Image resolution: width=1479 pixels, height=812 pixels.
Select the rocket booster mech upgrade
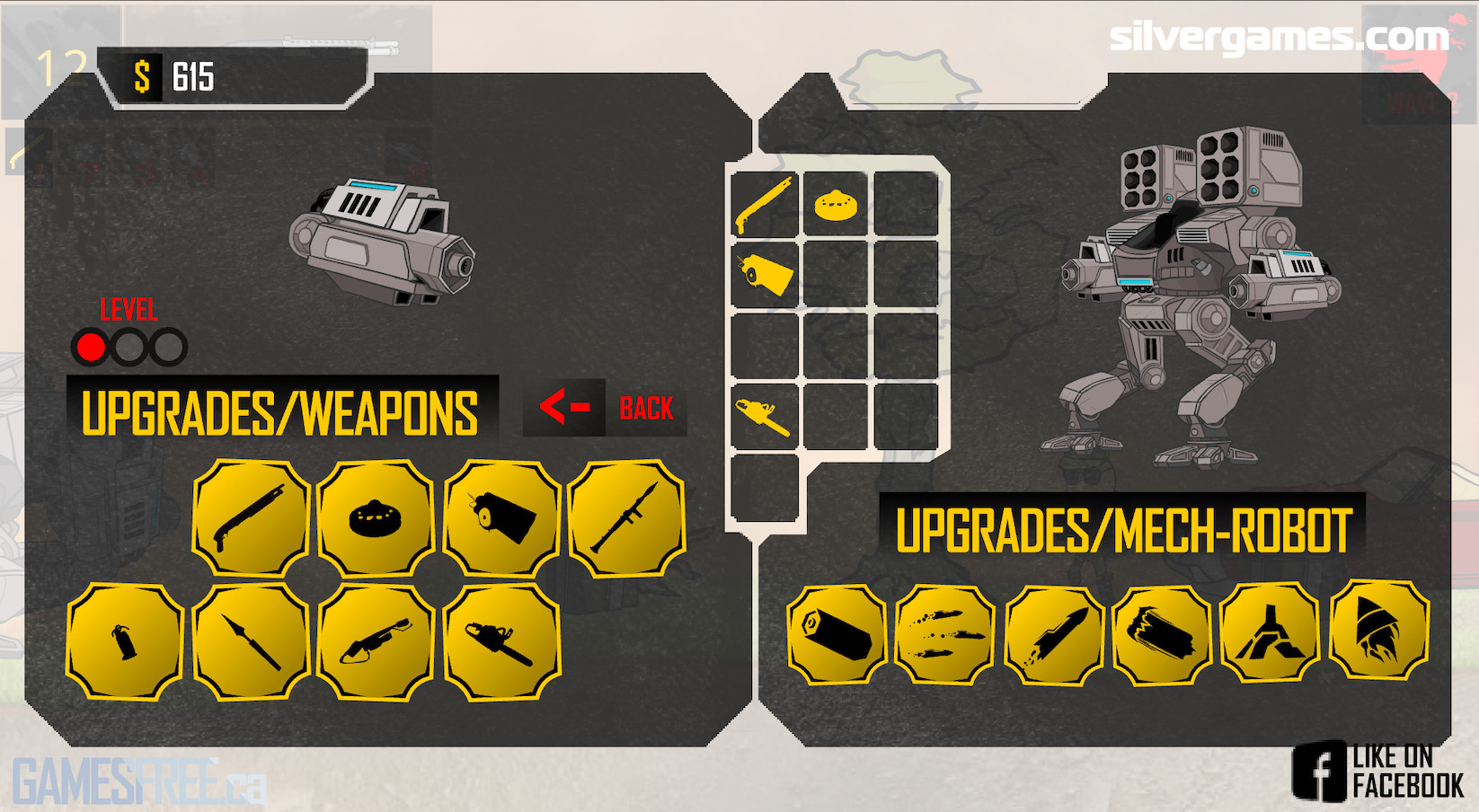(x=1378, y=631)
